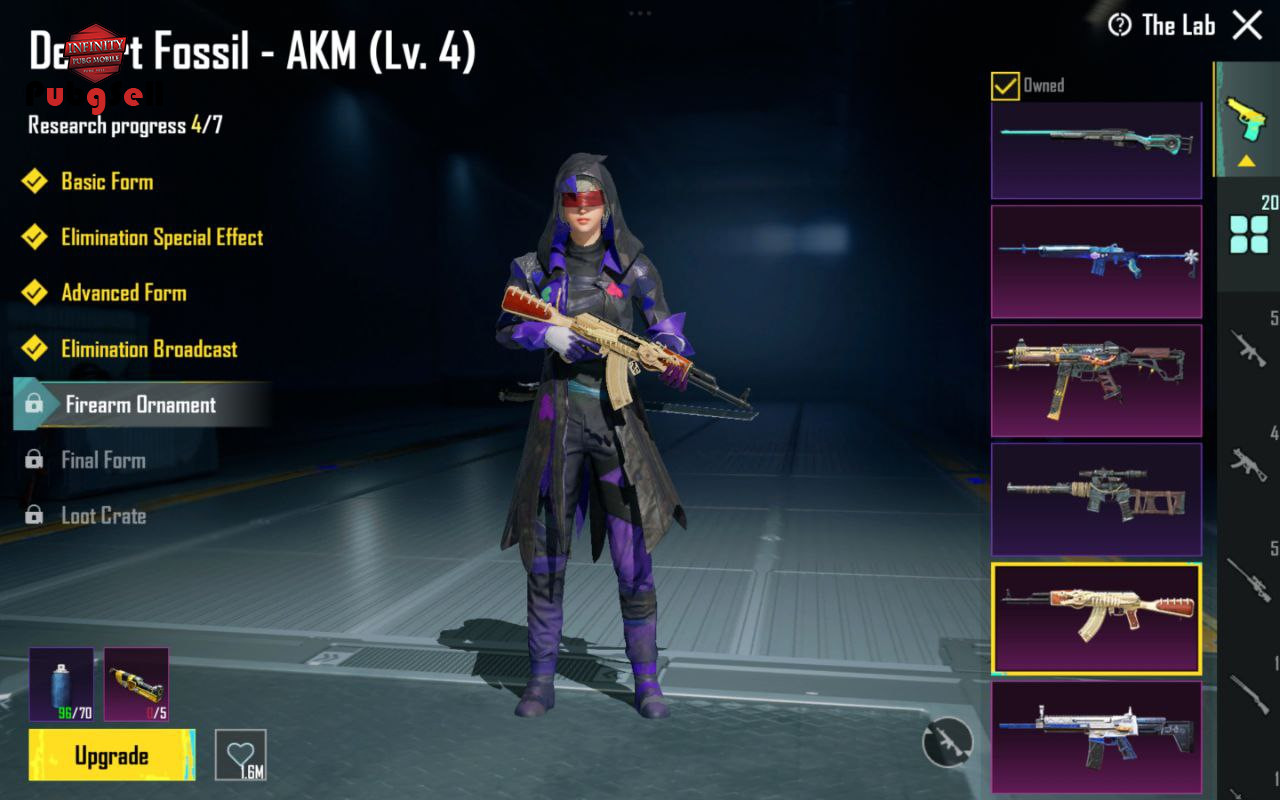Open the four-square grid category tab
1280x800 pixels.
tap(1249, 235)
